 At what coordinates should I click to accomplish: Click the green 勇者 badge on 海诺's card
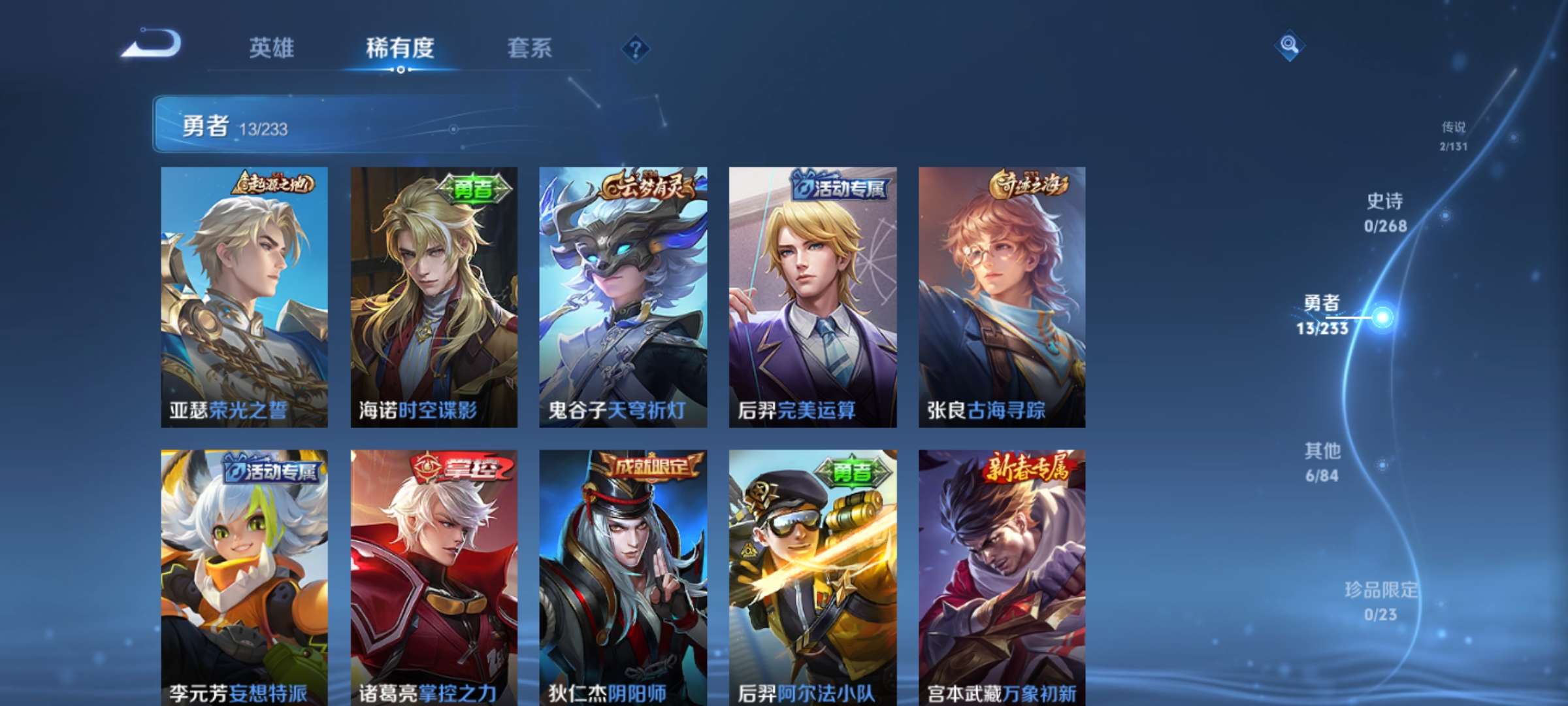(x=475, y=188)
